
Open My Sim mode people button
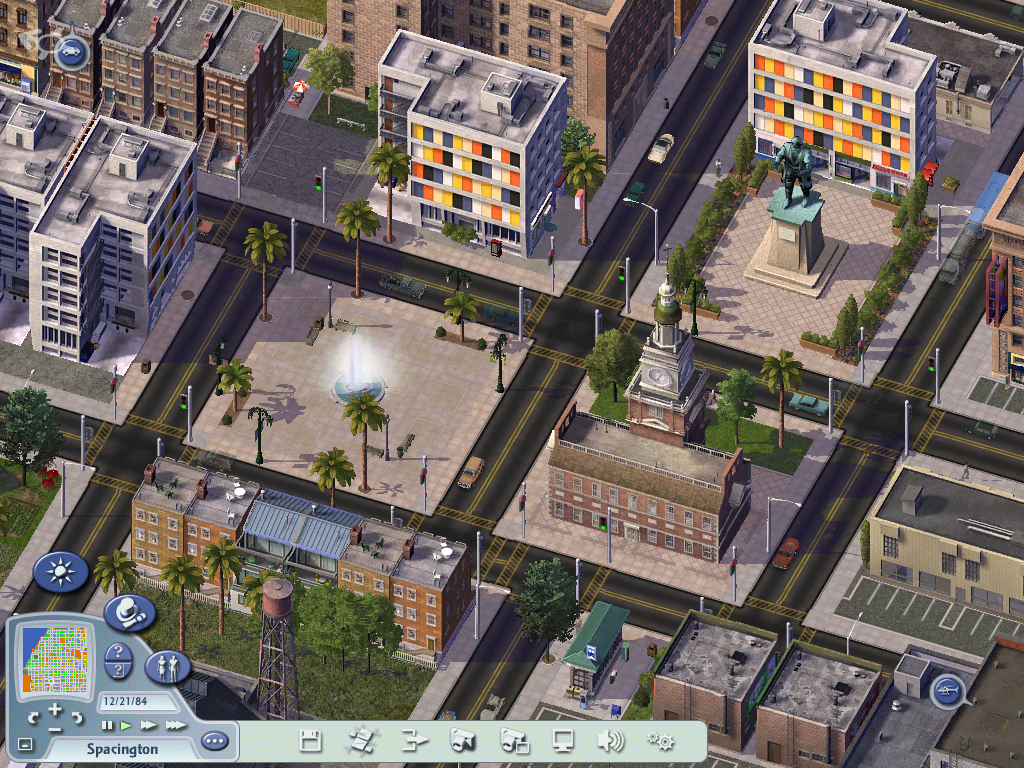[167, 668]
